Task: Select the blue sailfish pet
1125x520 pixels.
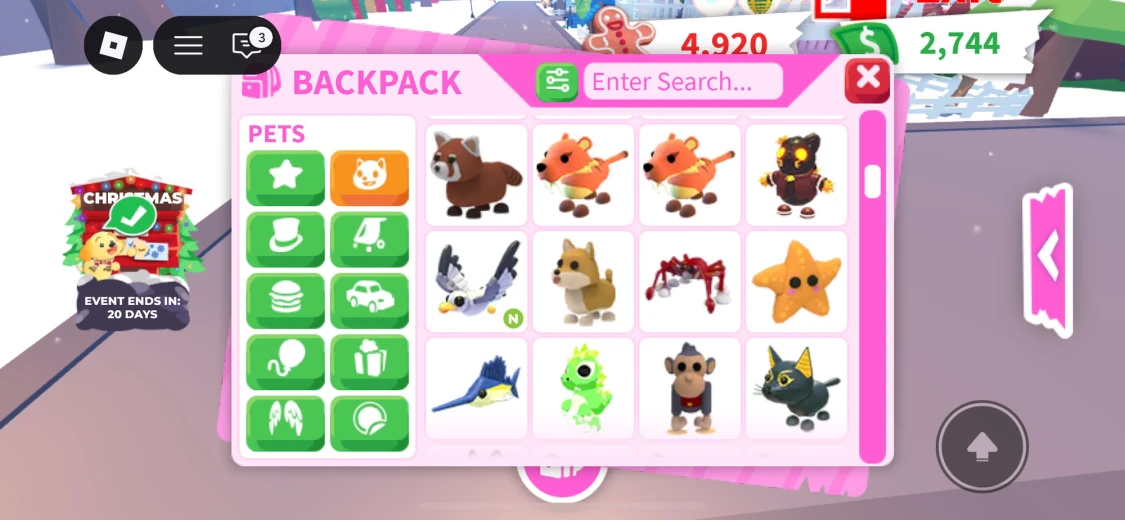Action: (x=476, y=388)
